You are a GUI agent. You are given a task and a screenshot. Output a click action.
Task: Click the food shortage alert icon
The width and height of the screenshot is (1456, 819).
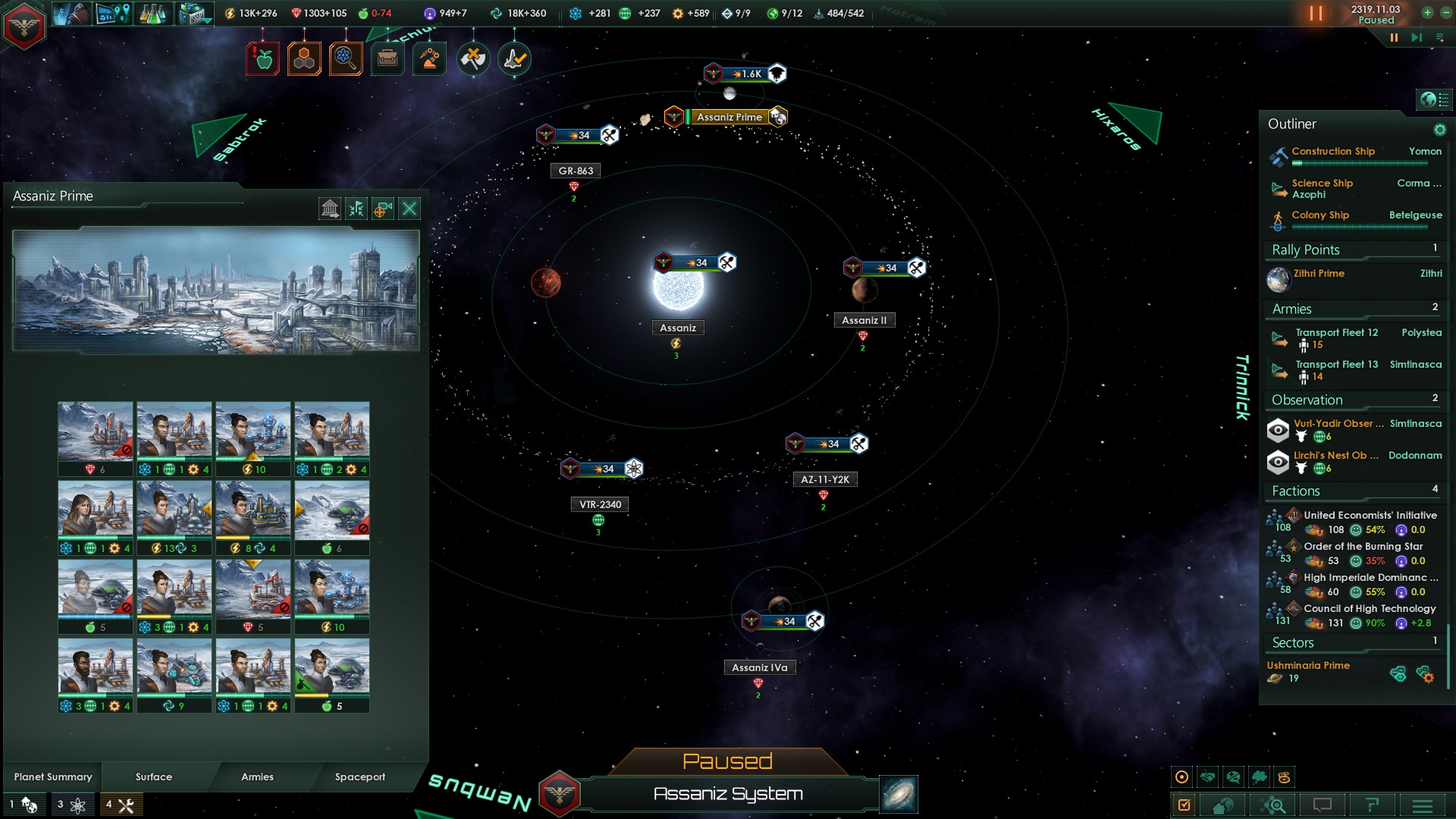(263, 59)
